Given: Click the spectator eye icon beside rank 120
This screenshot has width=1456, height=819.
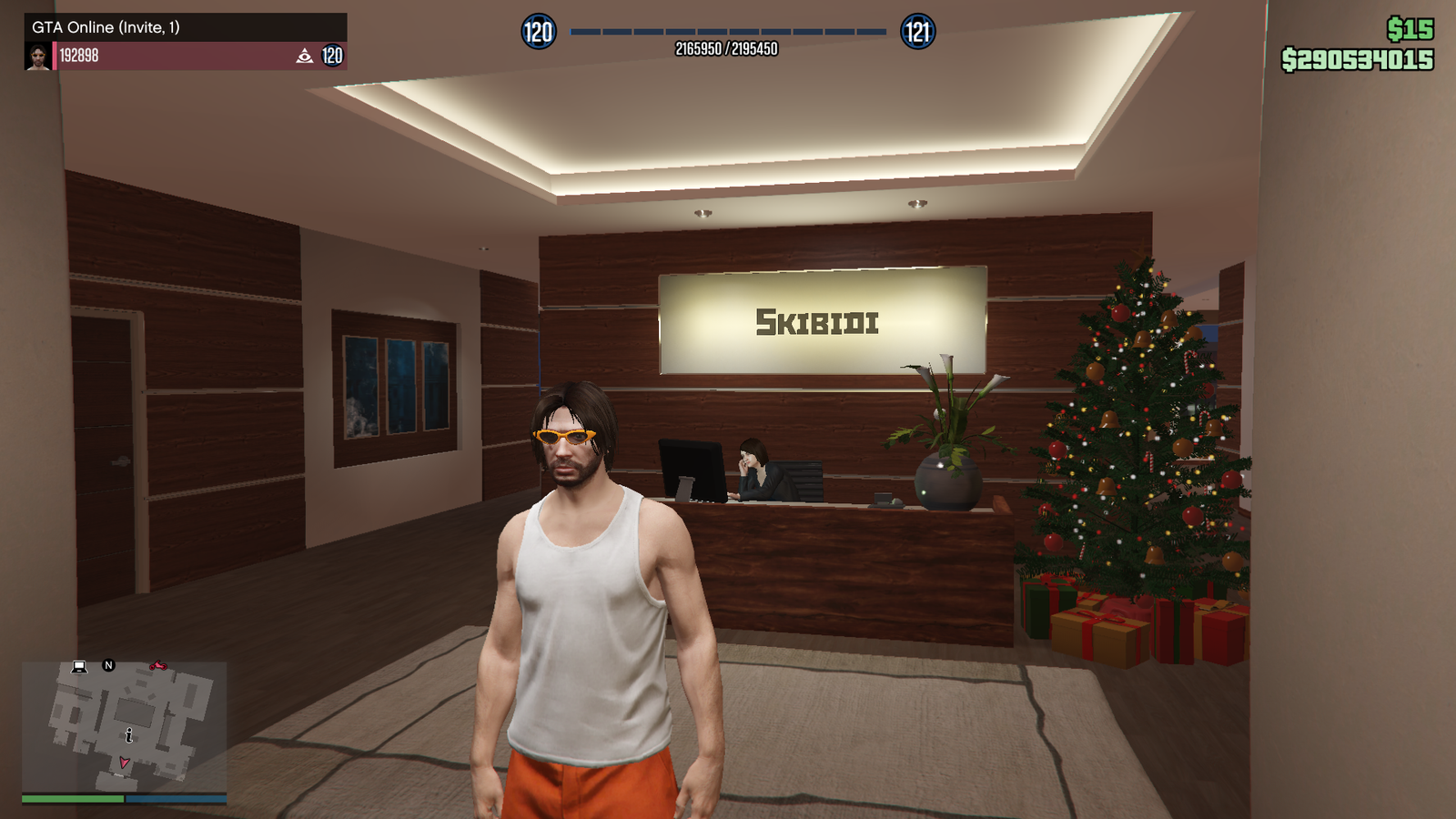Looking at the screenshot, I should click(304, 56).
